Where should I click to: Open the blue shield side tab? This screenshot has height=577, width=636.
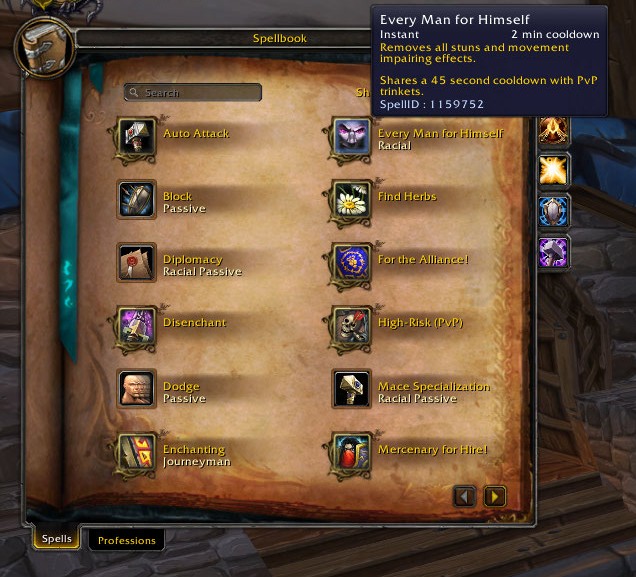click(x=553, y=211)
